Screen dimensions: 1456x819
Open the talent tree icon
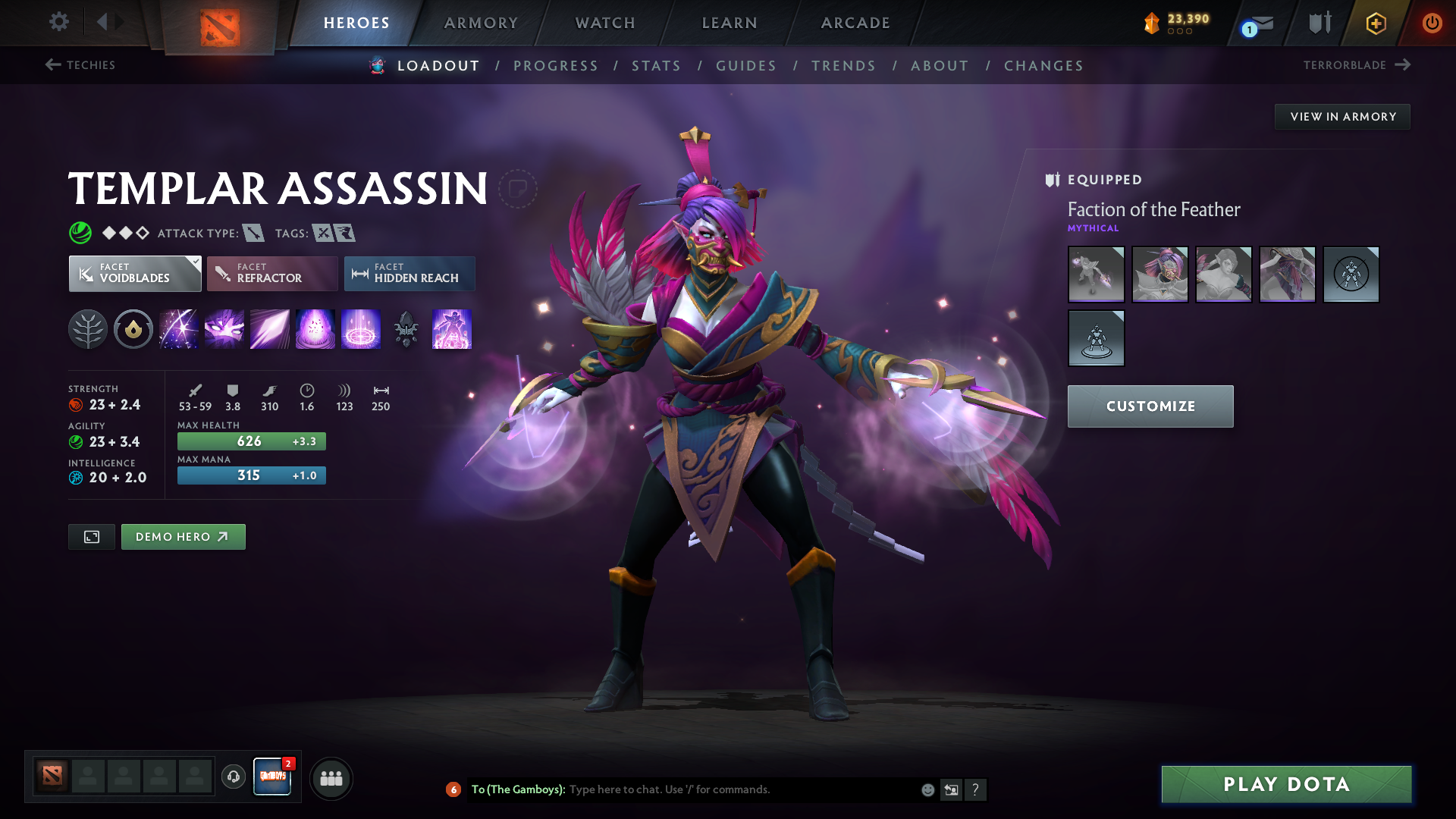[88, 330]
